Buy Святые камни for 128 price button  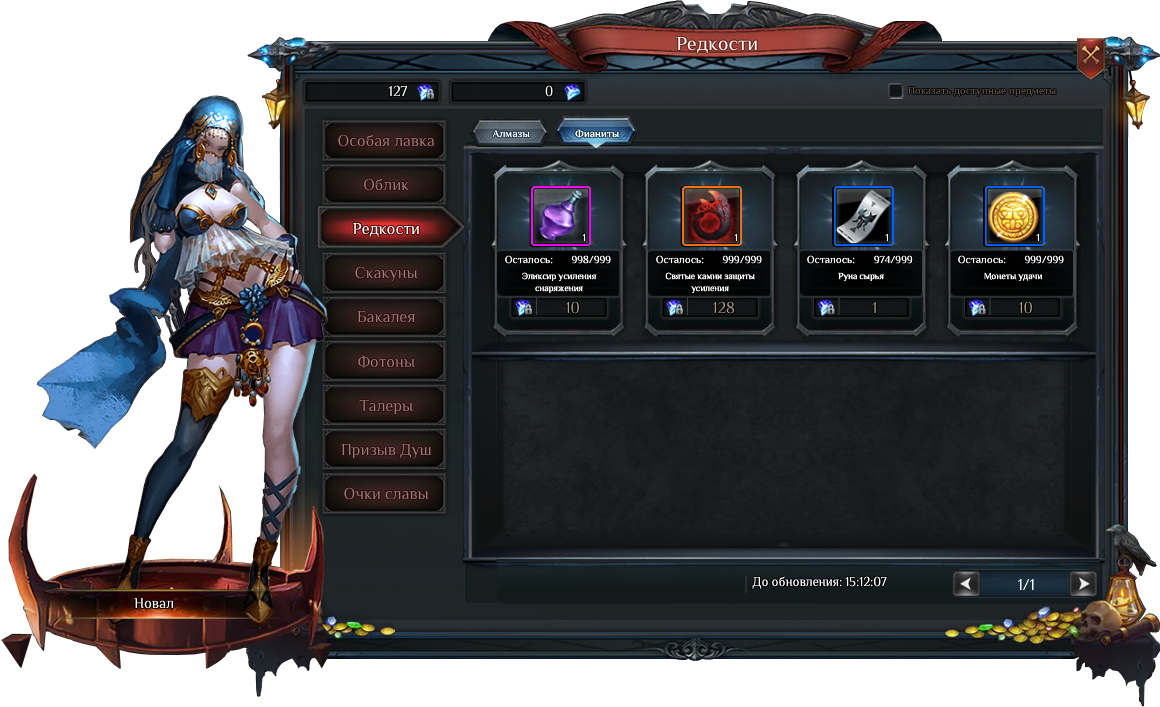pyautogui.click(x=711, y=308)
